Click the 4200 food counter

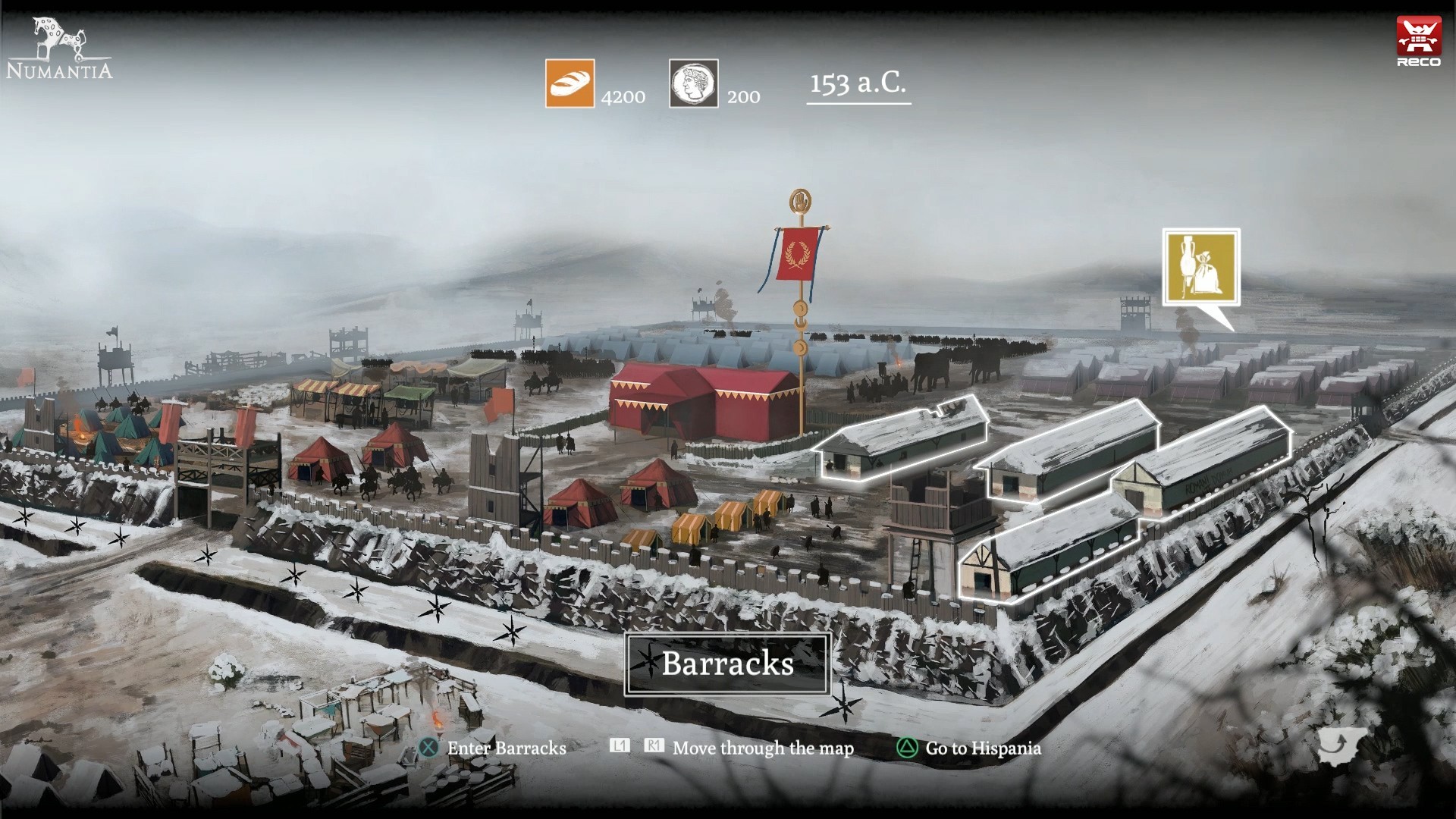(x=623, y=97)
